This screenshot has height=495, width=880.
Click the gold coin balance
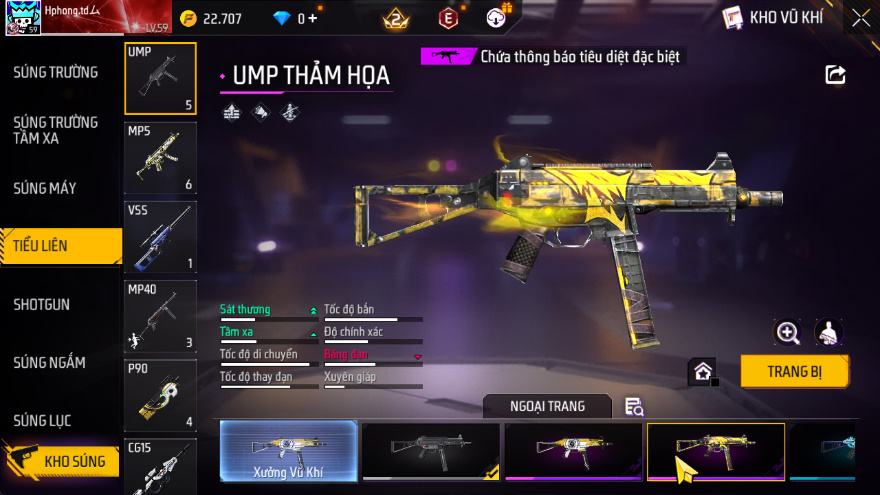[x=214, y=18]
